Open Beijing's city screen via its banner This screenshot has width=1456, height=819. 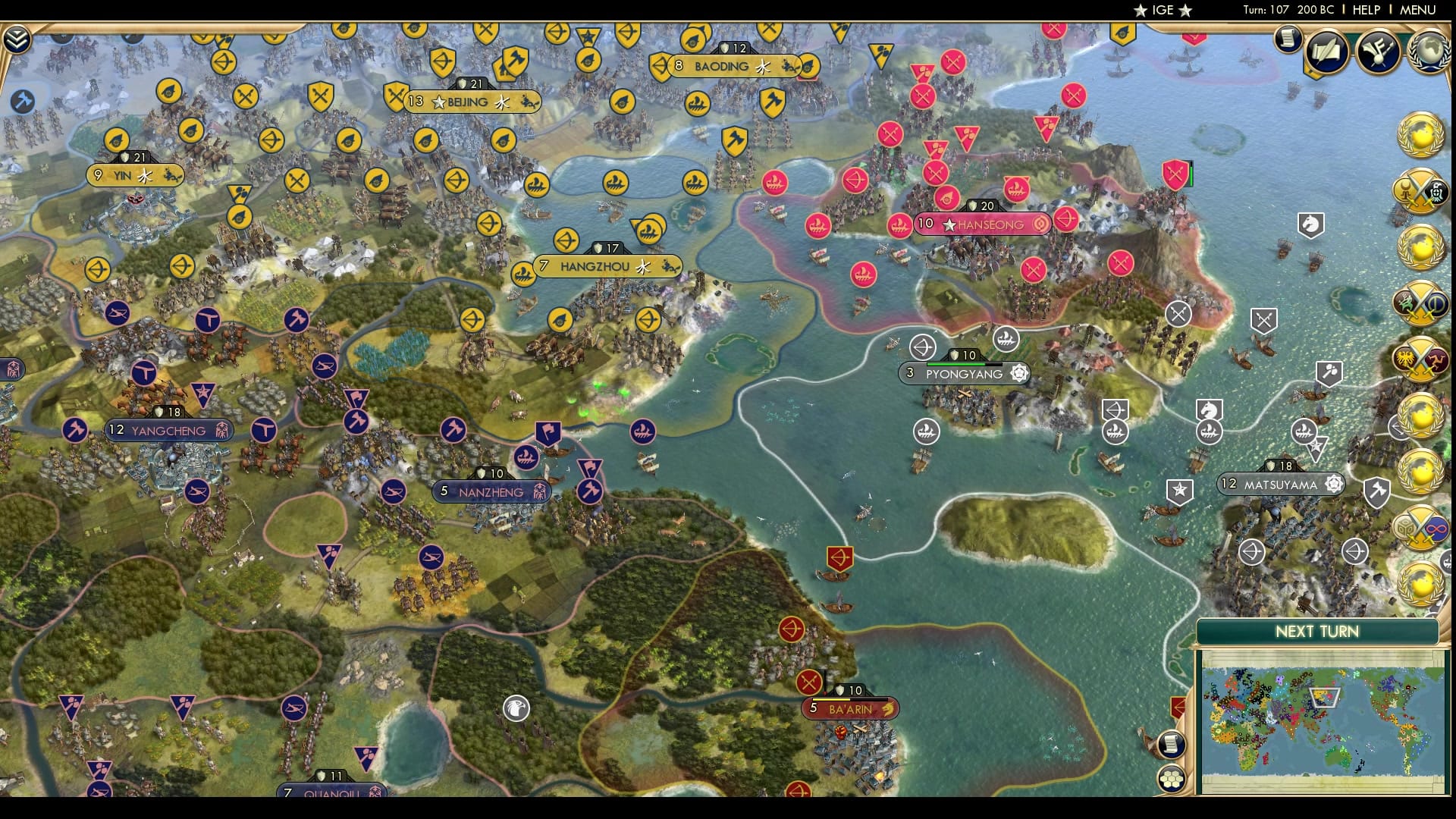click(471, 102)
